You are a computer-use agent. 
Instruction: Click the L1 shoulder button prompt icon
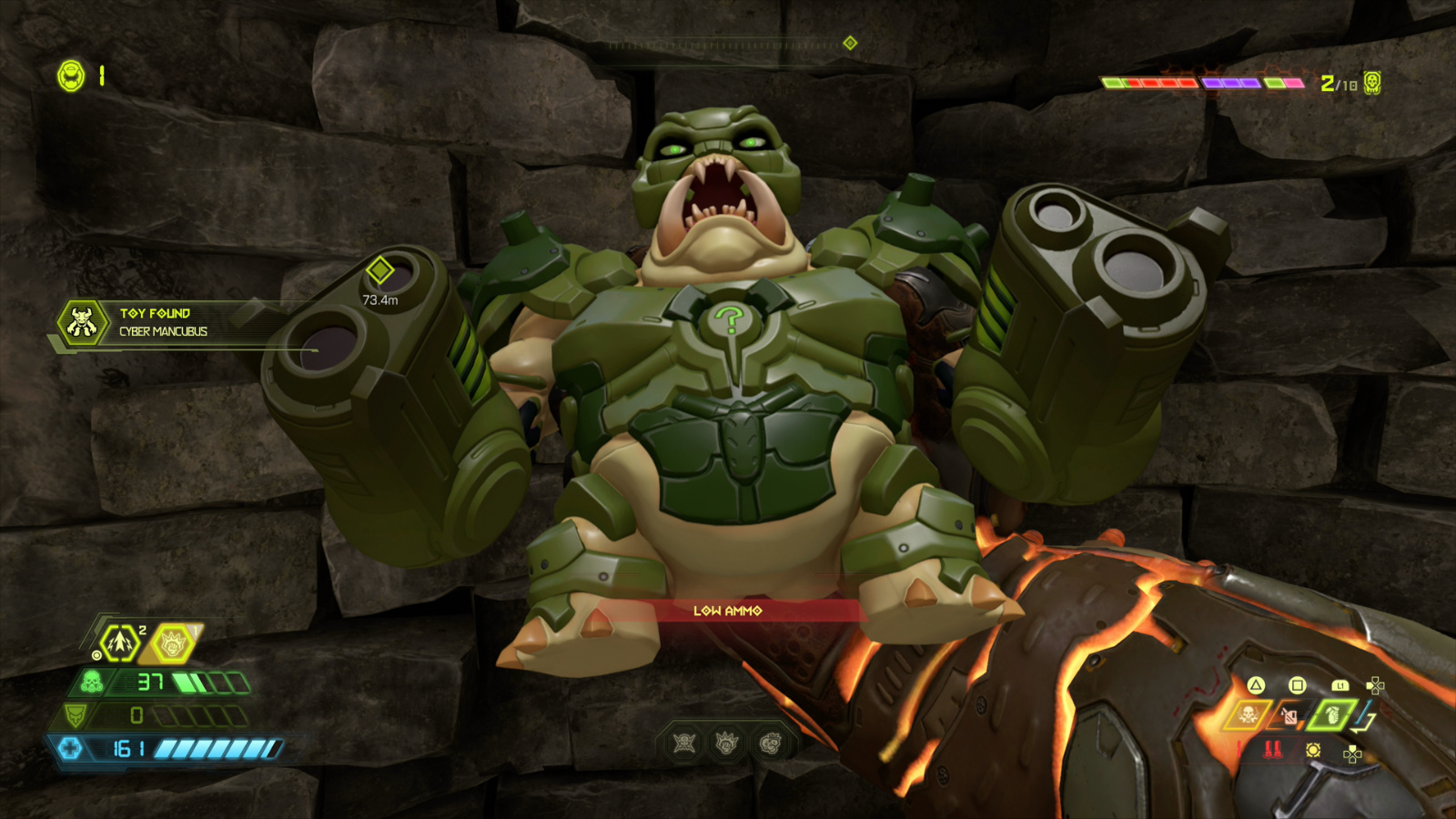click(1340, 685)
